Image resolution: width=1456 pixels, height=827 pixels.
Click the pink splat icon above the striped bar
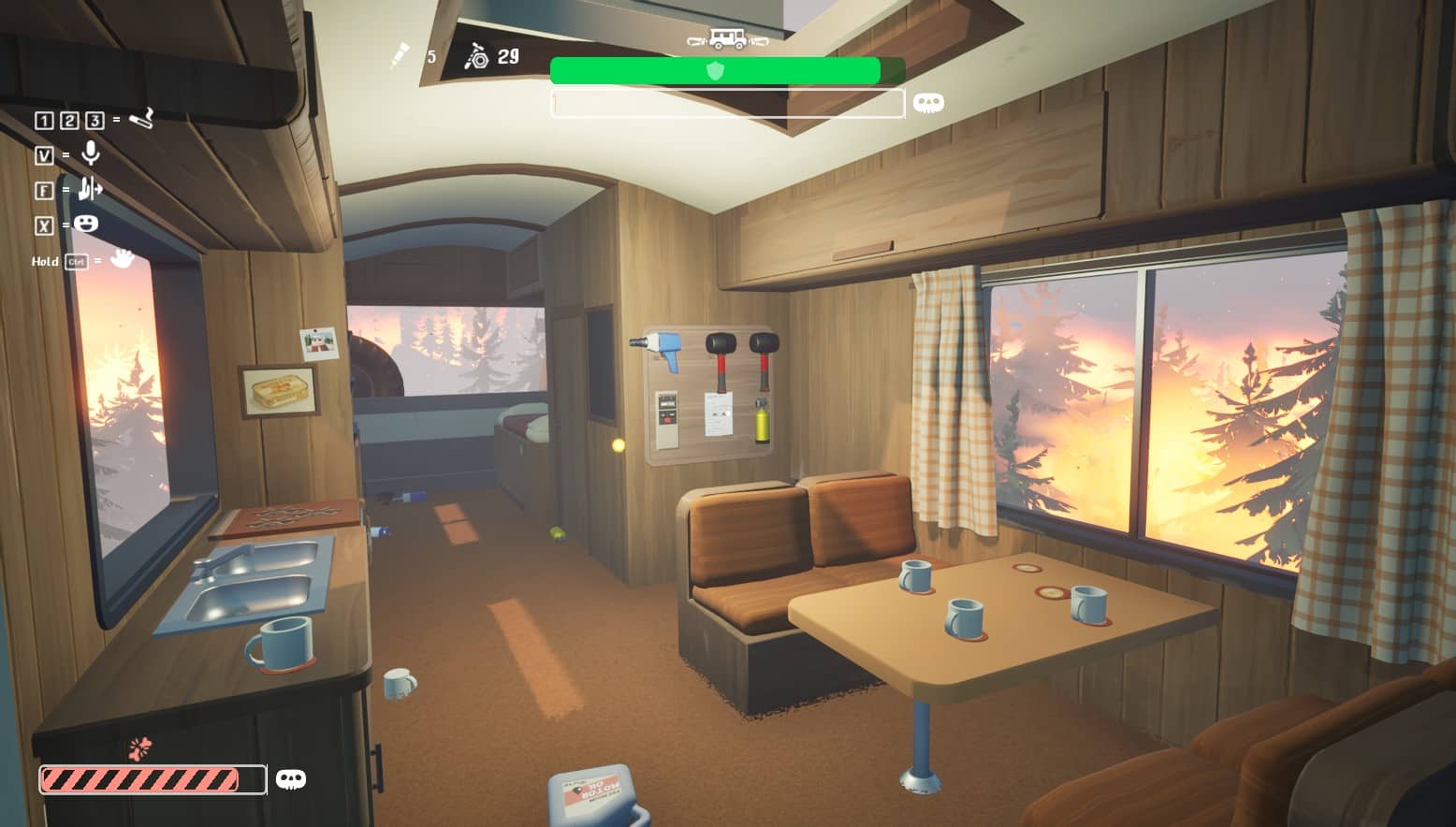click(x=140, y=748)
